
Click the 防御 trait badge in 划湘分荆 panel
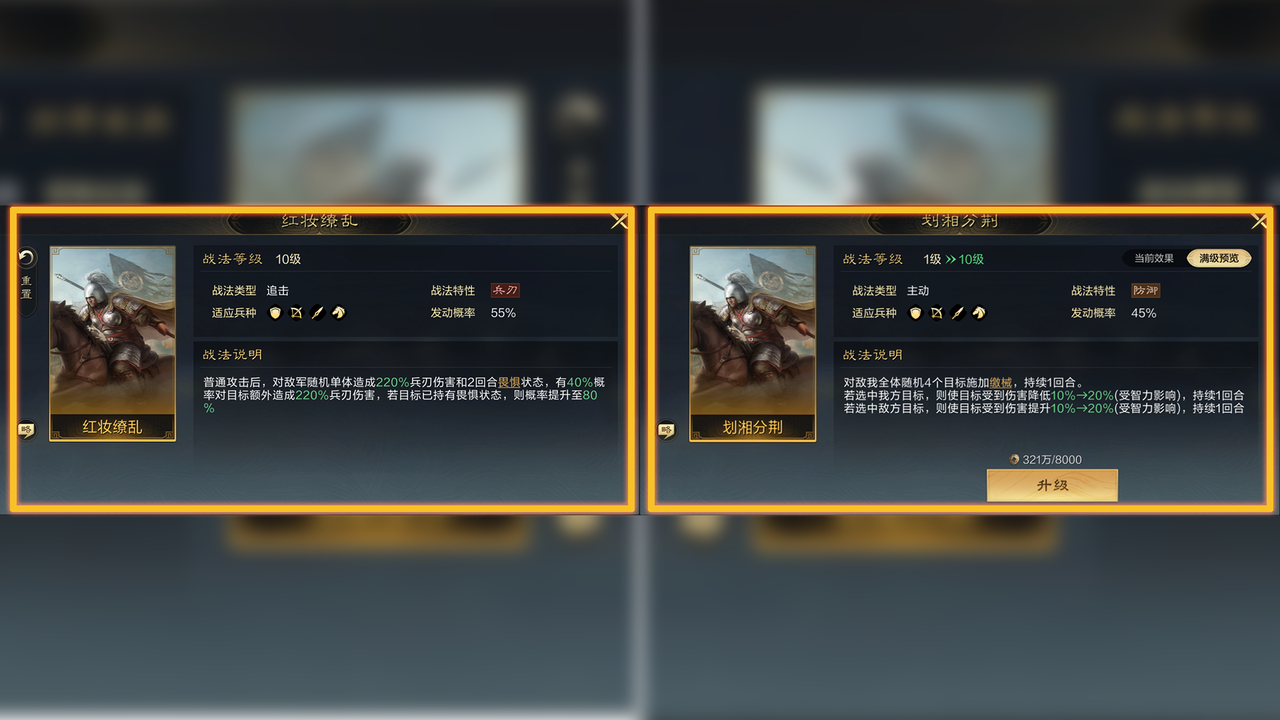[1148, 290]
